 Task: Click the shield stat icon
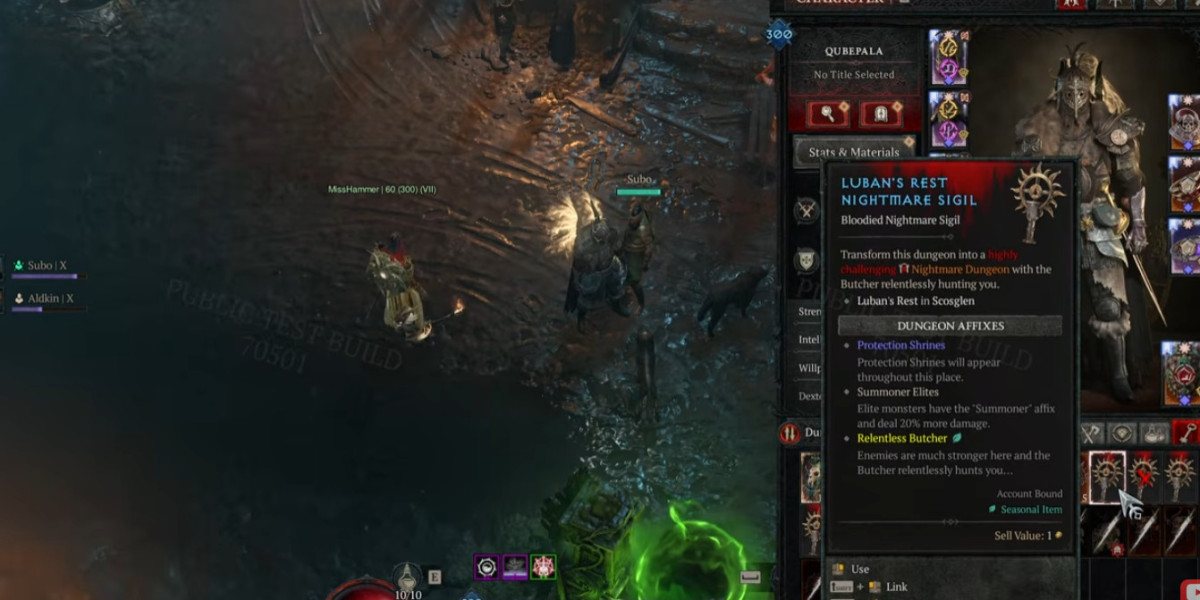pos(806,261)
